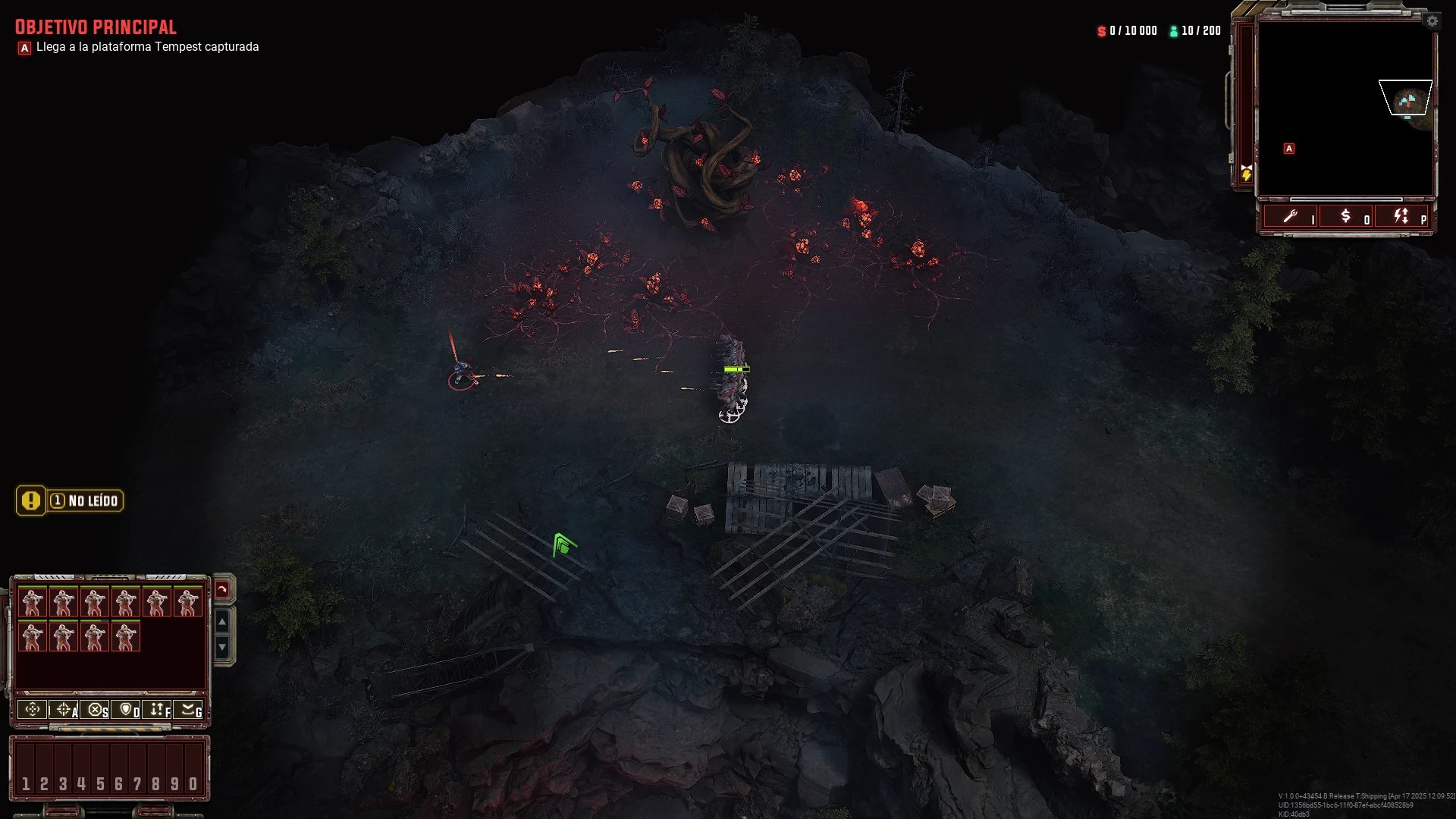Open the settings gear above the minimap
Viewport: 1456px width, 819px height.
tap(1432, 21)
